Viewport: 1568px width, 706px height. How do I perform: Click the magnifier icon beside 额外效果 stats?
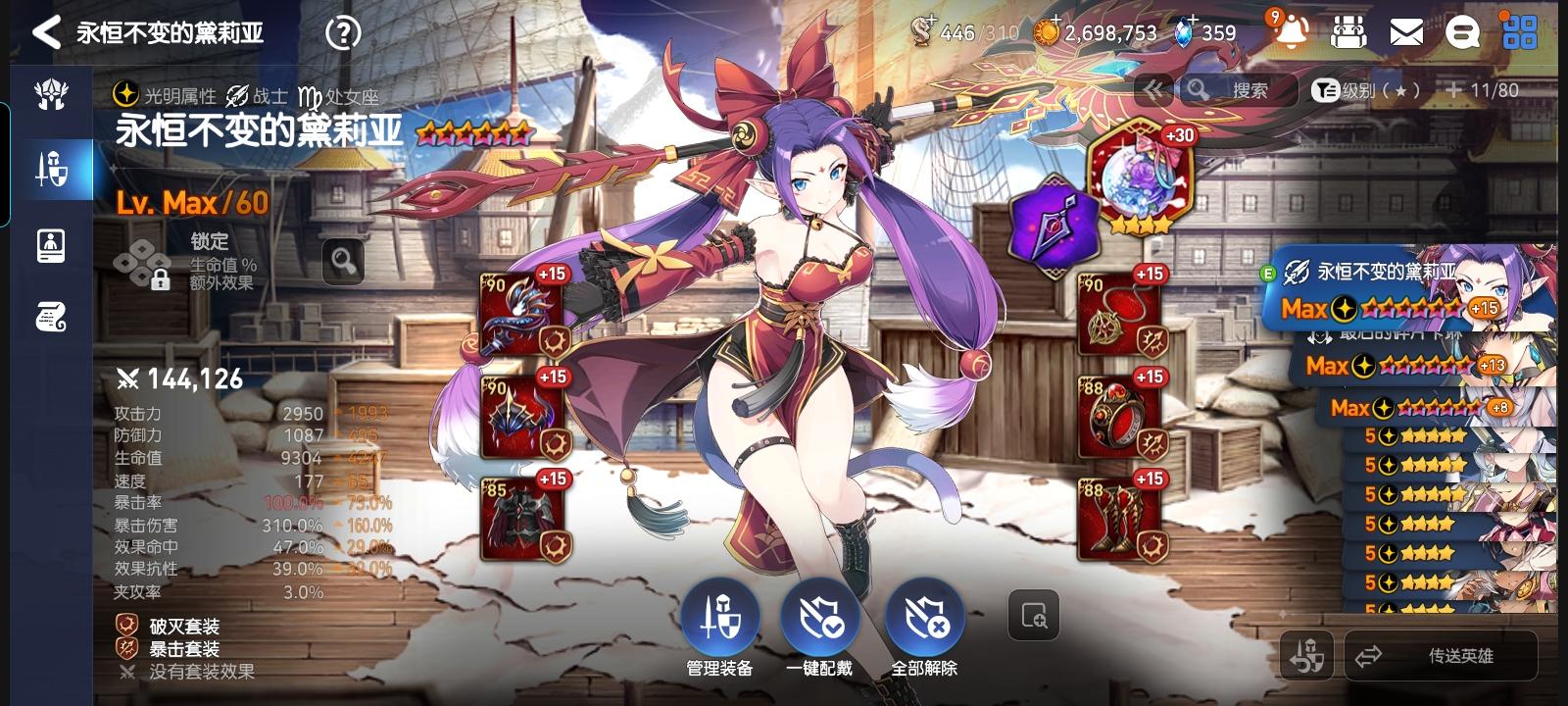[344, 264]
